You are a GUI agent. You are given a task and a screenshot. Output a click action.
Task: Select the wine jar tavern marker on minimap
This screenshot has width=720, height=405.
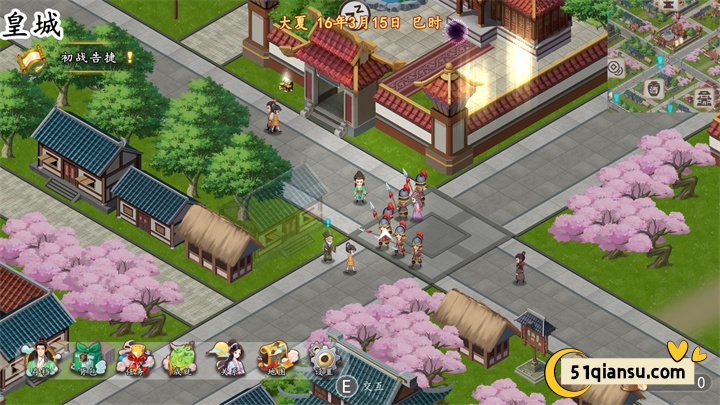click(654, 88)
